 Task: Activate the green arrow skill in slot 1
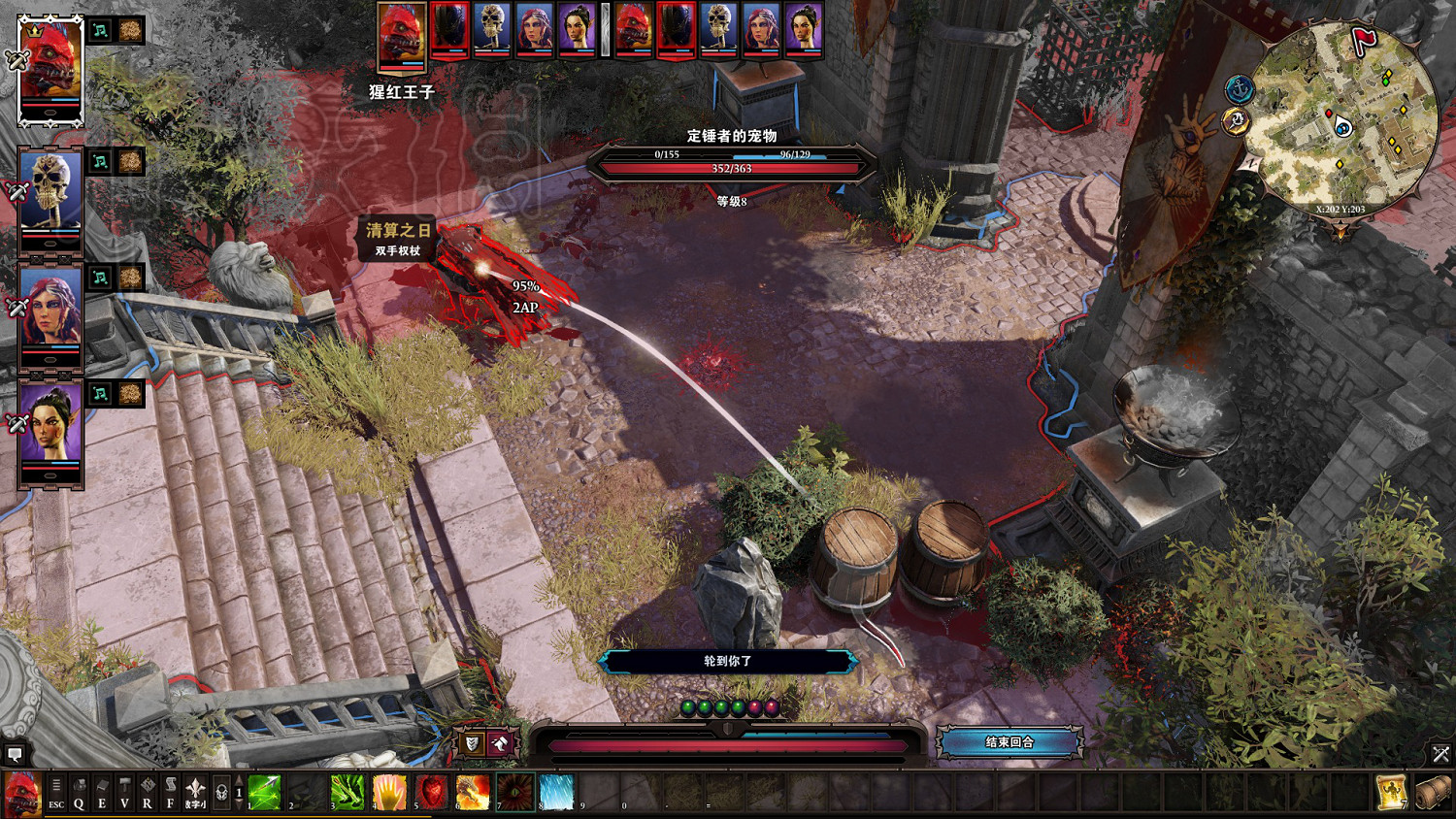(264, 793)
